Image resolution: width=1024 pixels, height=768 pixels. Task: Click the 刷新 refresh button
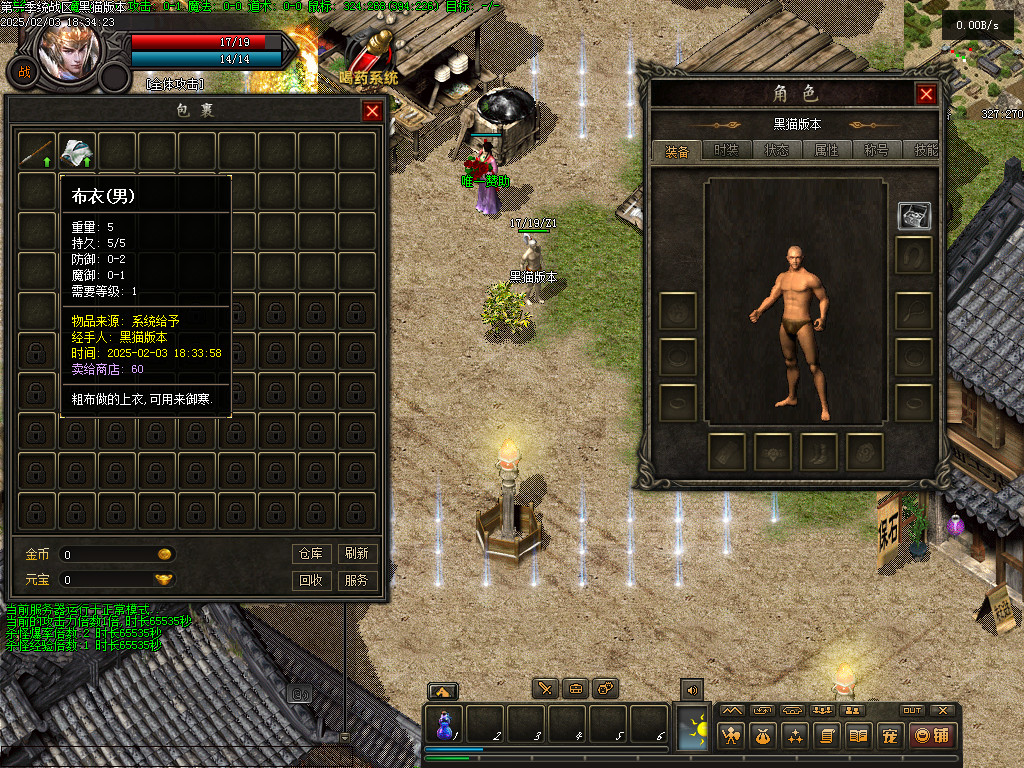pos(356,553)
